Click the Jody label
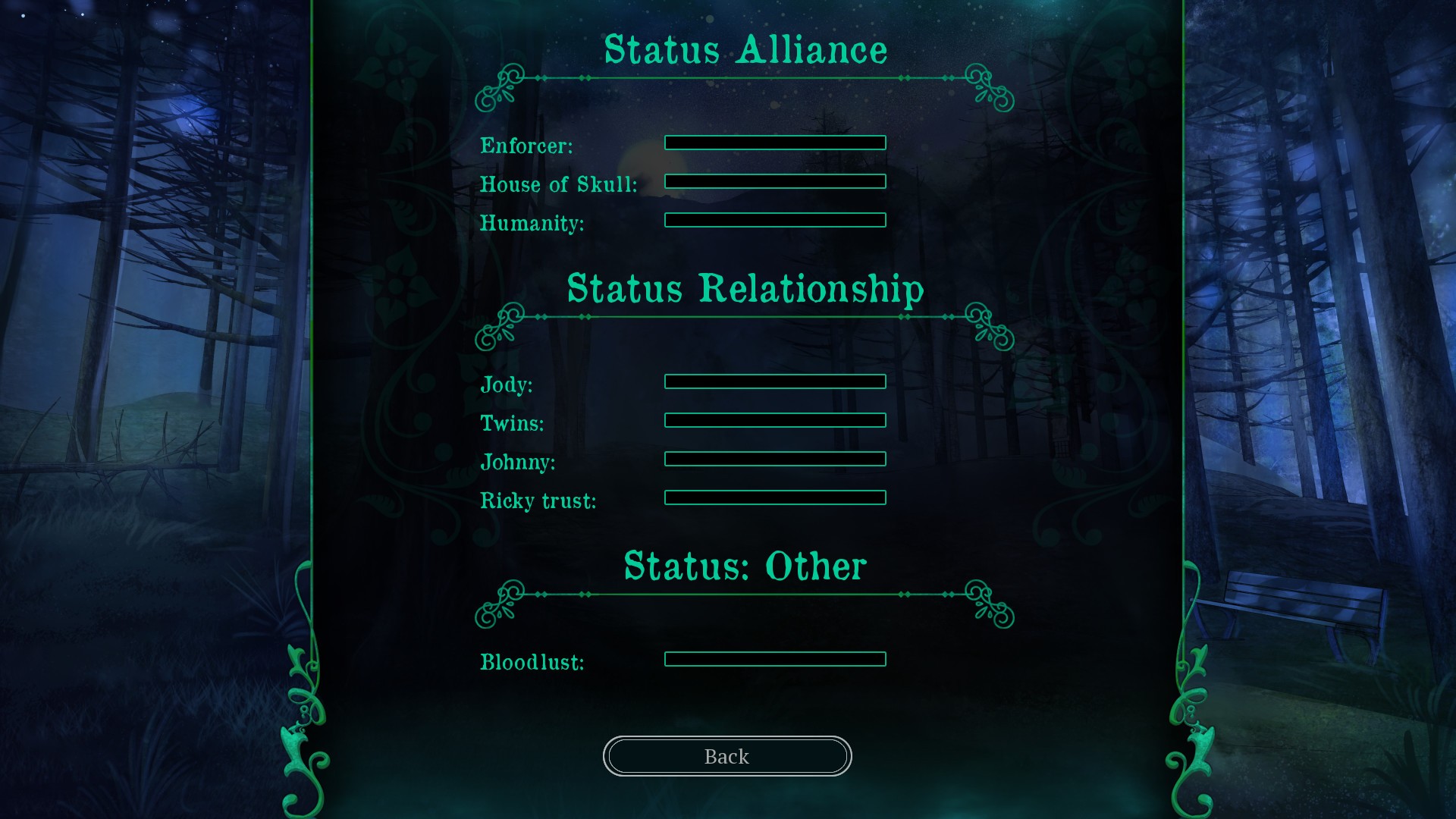 (x=506, y=385)
